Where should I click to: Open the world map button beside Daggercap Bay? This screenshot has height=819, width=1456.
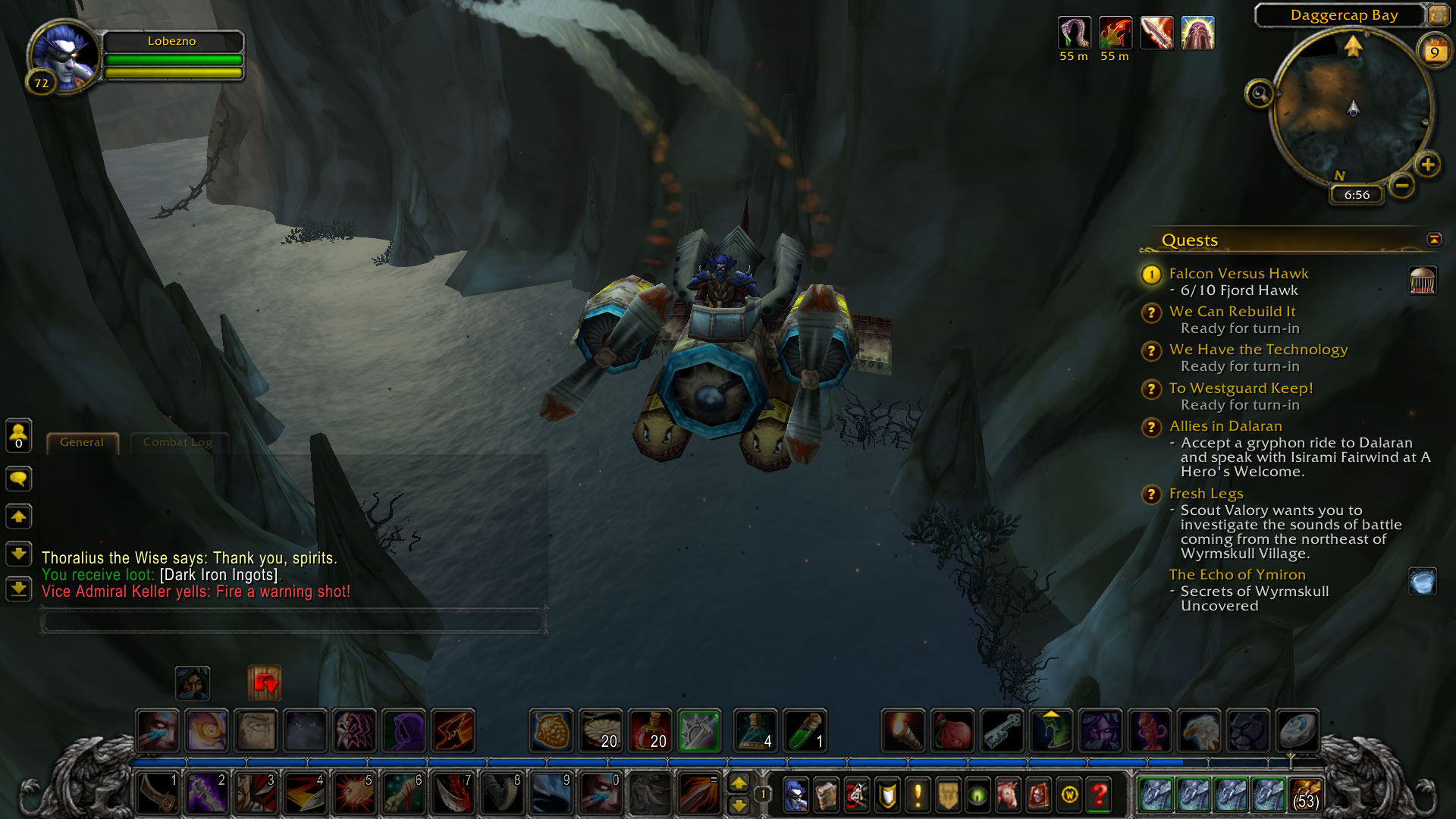pyautogui.click(x=1438, y=15)
